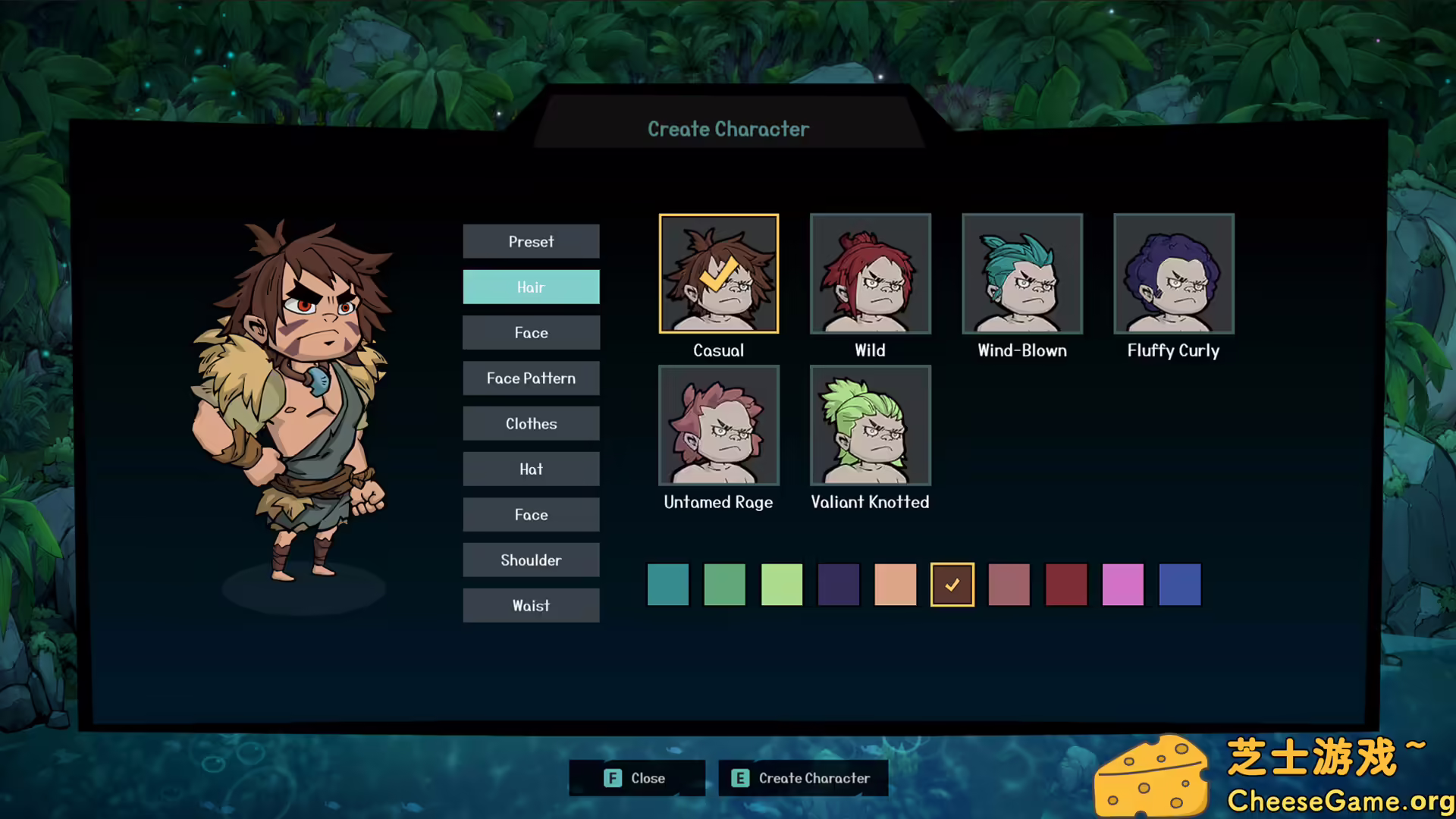Pick the Fluffy Curly hairstyle
This screenshot has width=1456, height=819.
coord(1173,274)
